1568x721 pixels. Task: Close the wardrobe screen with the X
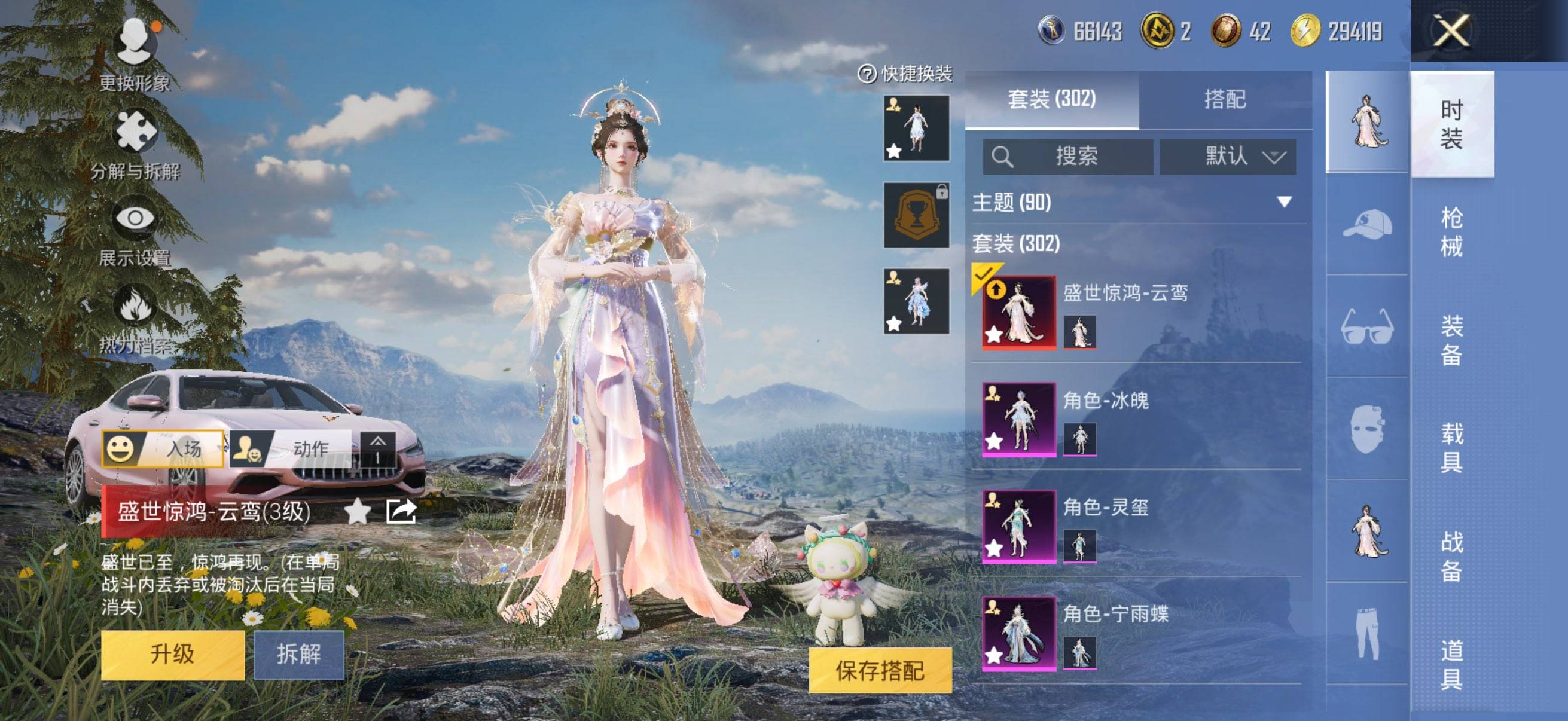pyautogui.click(x=1452, y=30)
